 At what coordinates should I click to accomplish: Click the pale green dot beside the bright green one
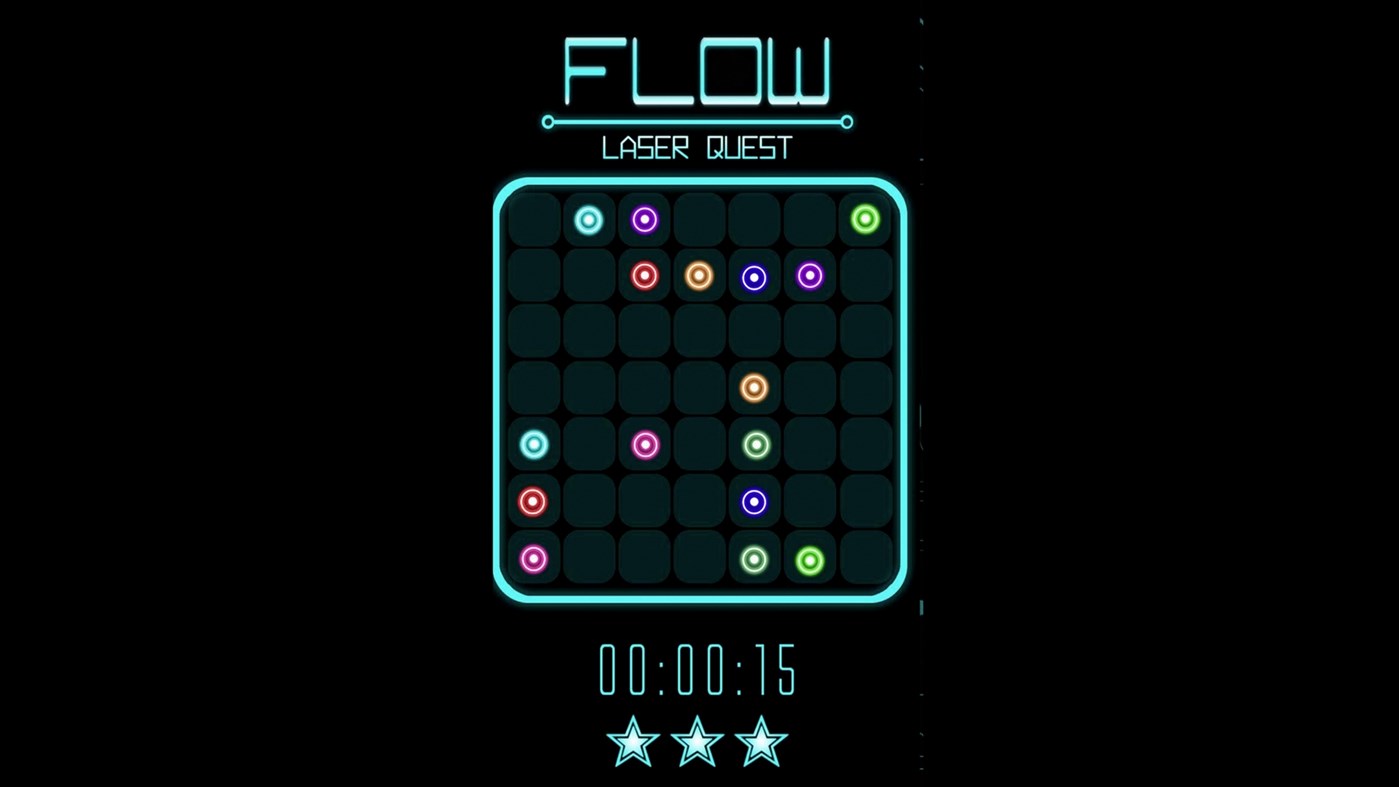tap(753, 560)
